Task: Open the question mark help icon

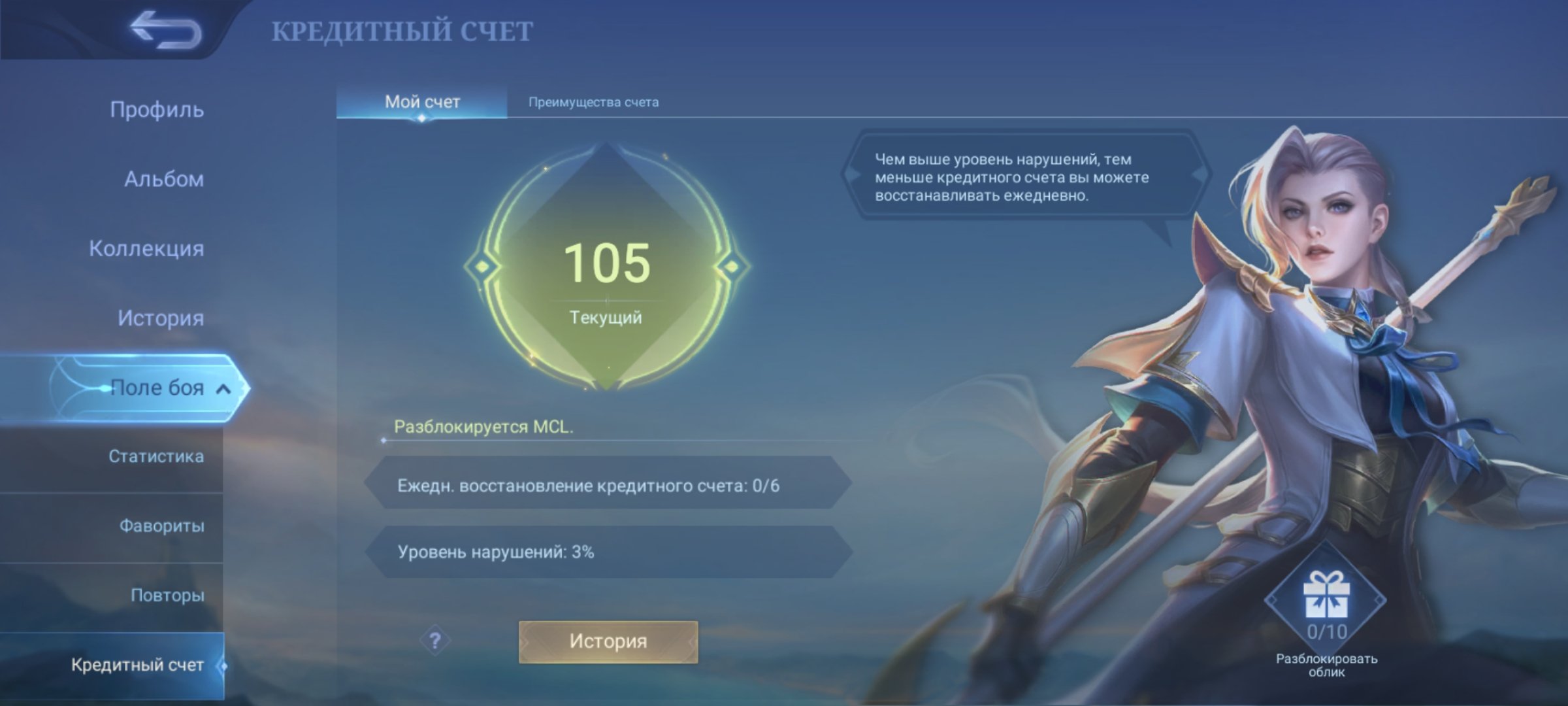Action: tap(435, 641)
